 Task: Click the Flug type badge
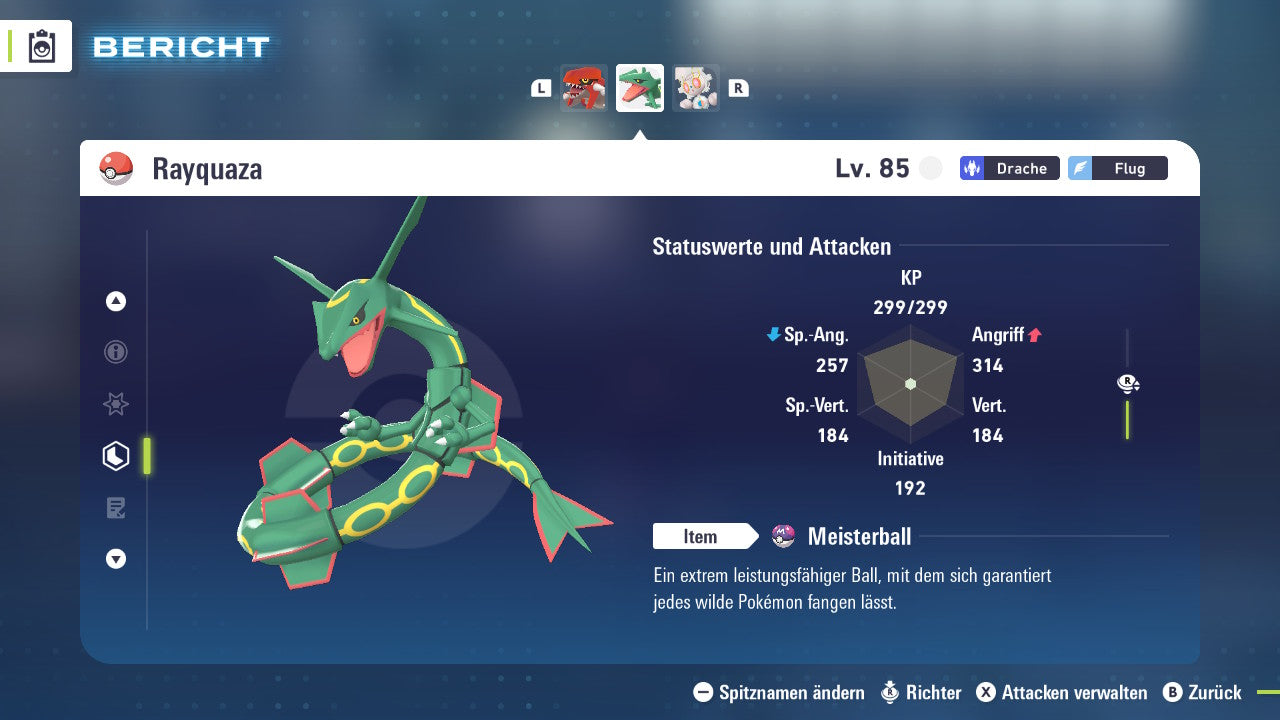click(1118, 168)
